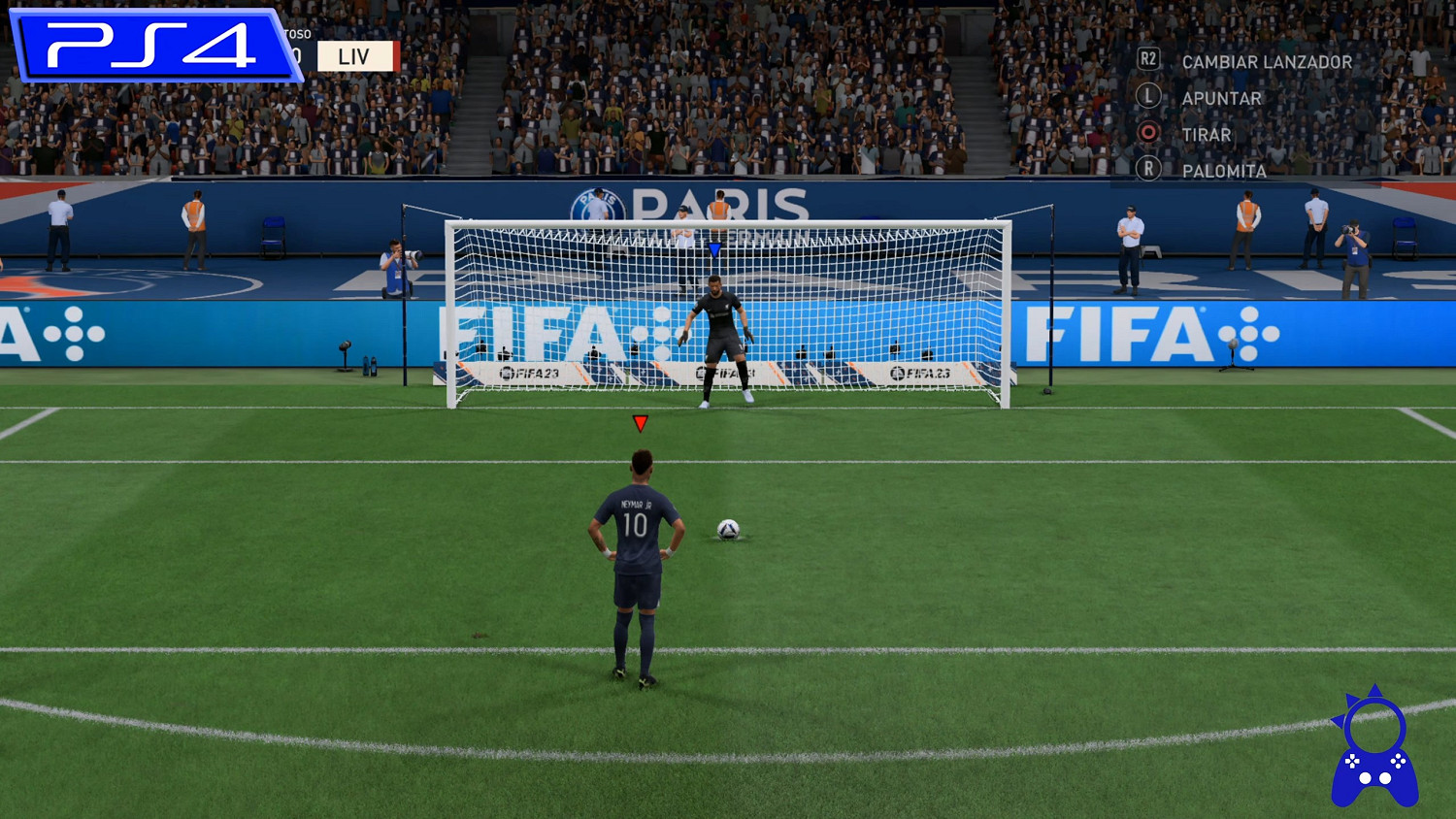The image size is (1456, 819).
Task: Select the red circle Tirar button icon
Action: 1150,135
